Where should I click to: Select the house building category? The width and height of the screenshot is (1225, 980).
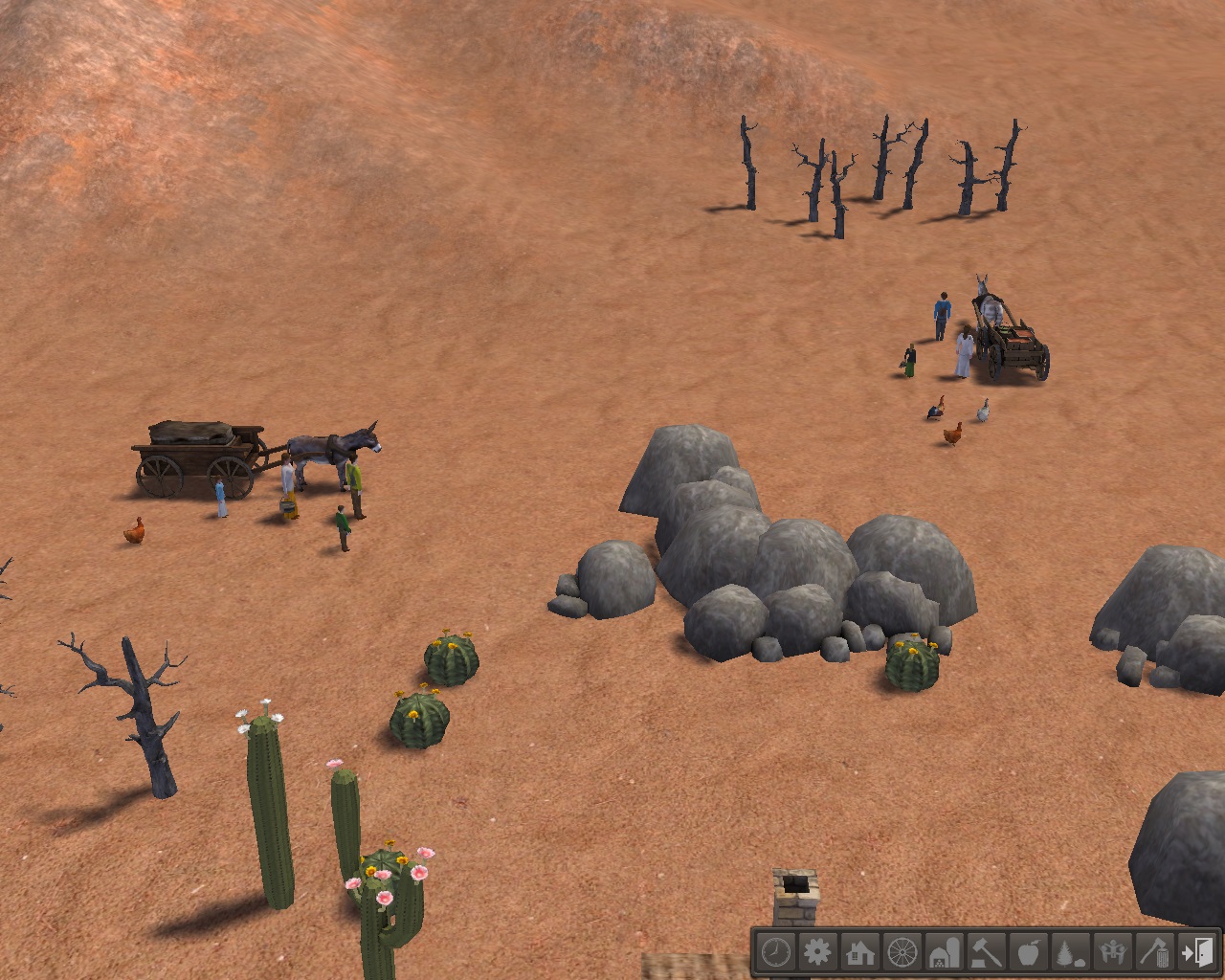(860, 952)
